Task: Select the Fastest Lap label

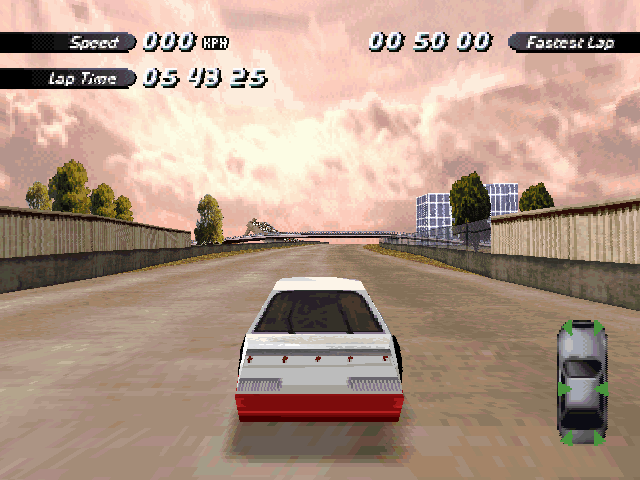Action: [x=573, y=42]
